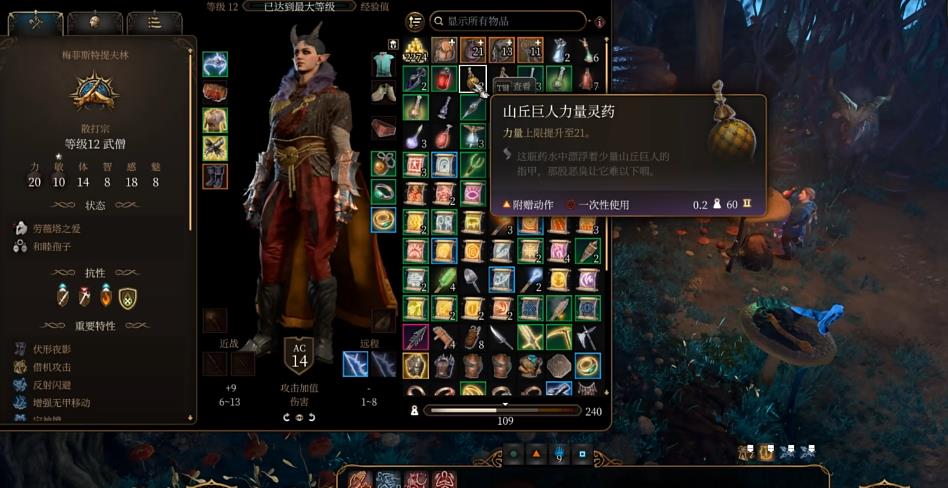
Task: Click the orange triangle action filter
Action: 536,454
